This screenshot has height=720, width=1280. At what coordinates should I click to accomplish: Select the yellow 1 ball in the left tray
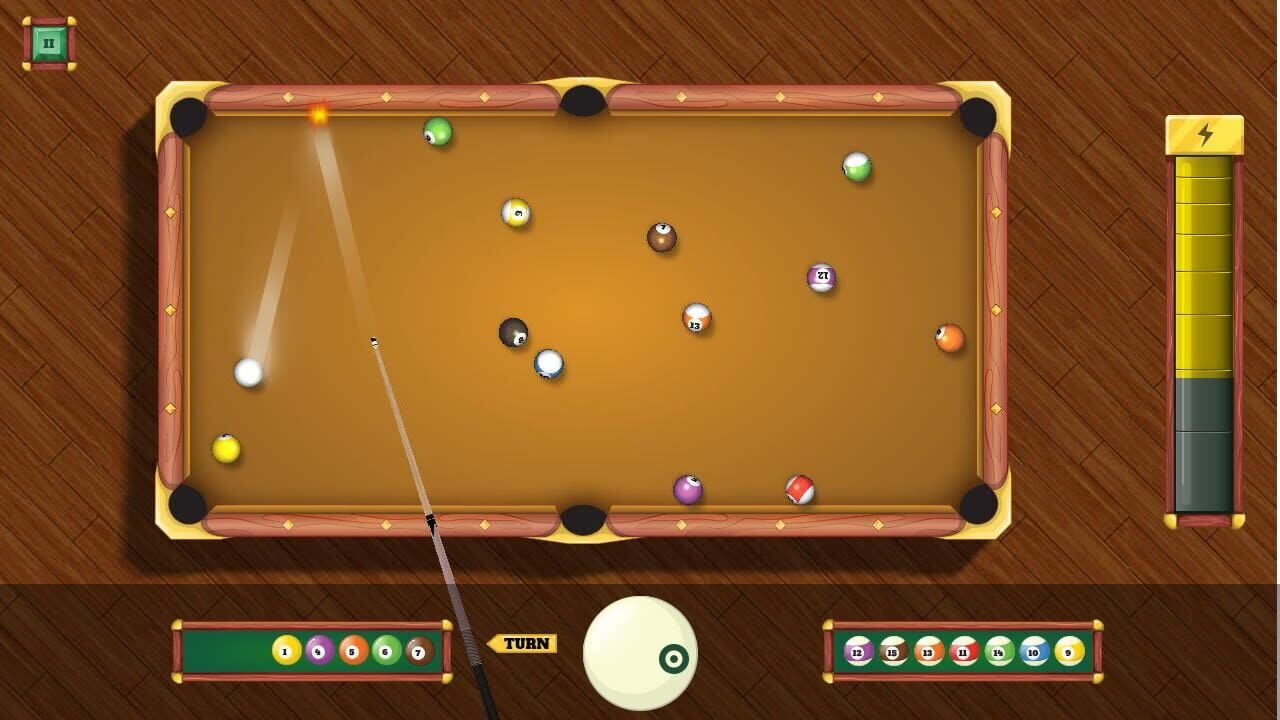pyautogui.click(x=285, y=649)
